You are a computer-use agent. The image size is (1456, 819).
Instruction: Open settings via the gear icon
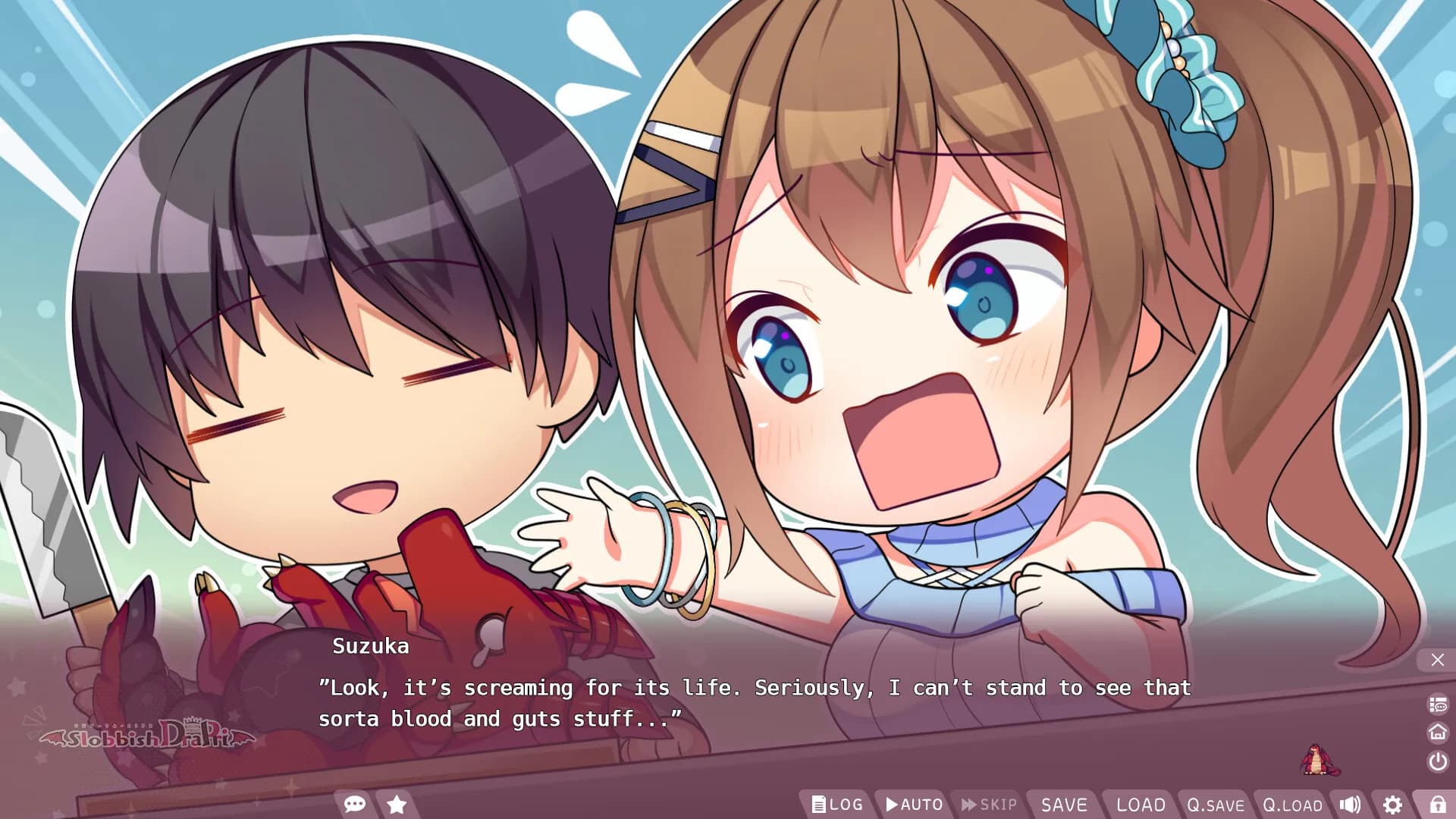1392,805
